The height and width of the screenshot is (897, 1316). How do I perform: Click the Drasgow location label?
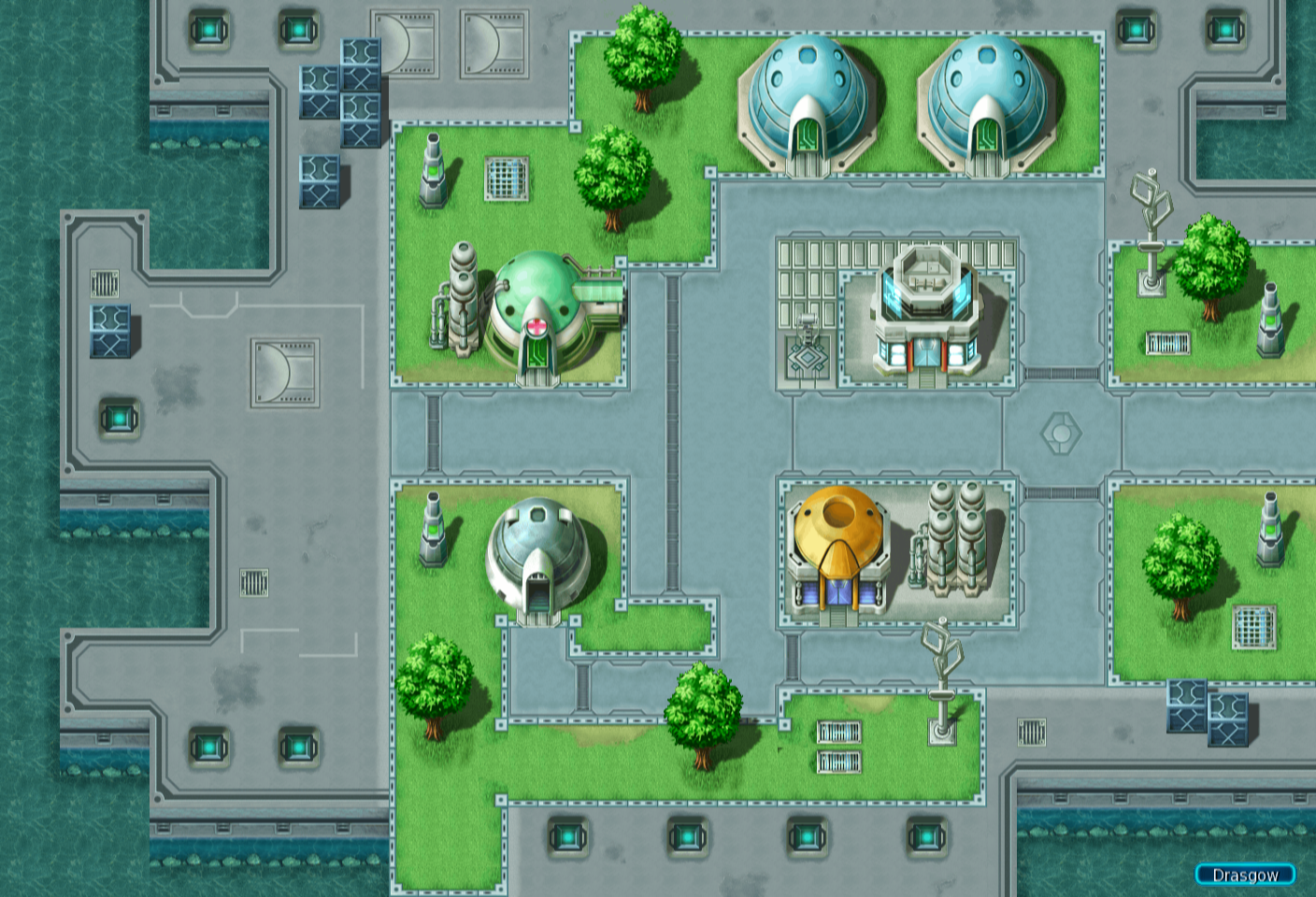click(x=1244, y=875)
